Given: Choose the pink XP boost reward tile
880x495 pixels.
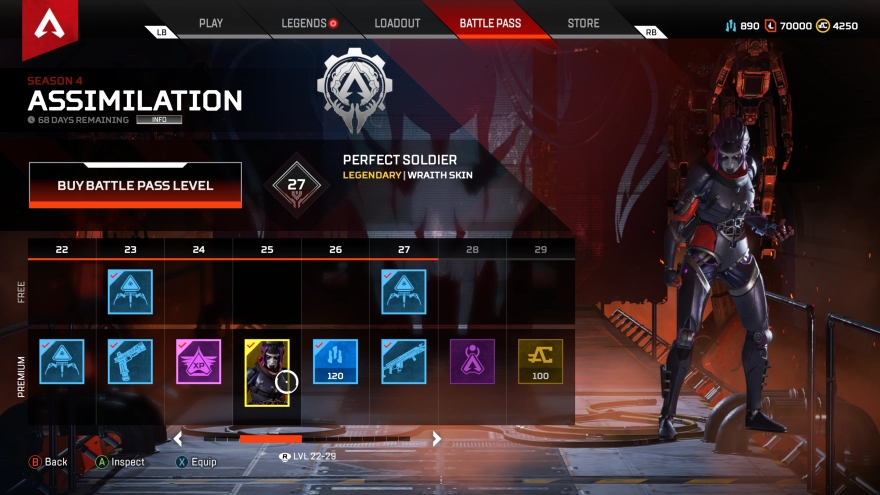Looking at the screenshot, I should point(199,361).
